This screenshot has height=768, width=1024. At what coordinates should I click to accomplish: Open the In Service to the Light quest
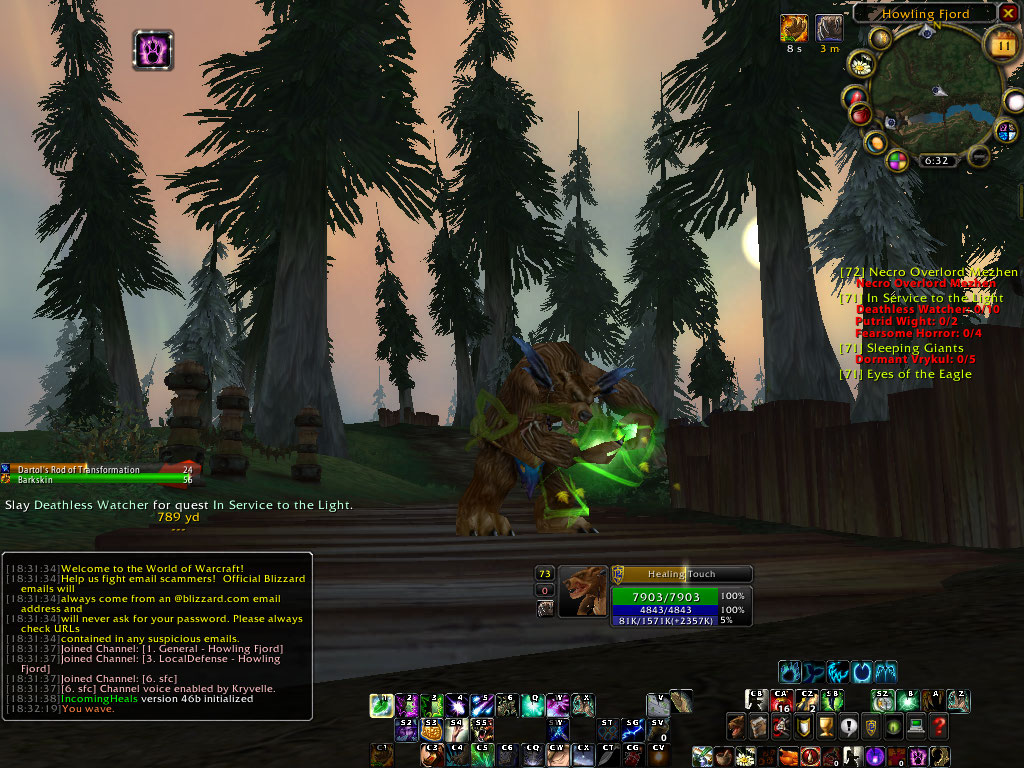coord(921,298)
